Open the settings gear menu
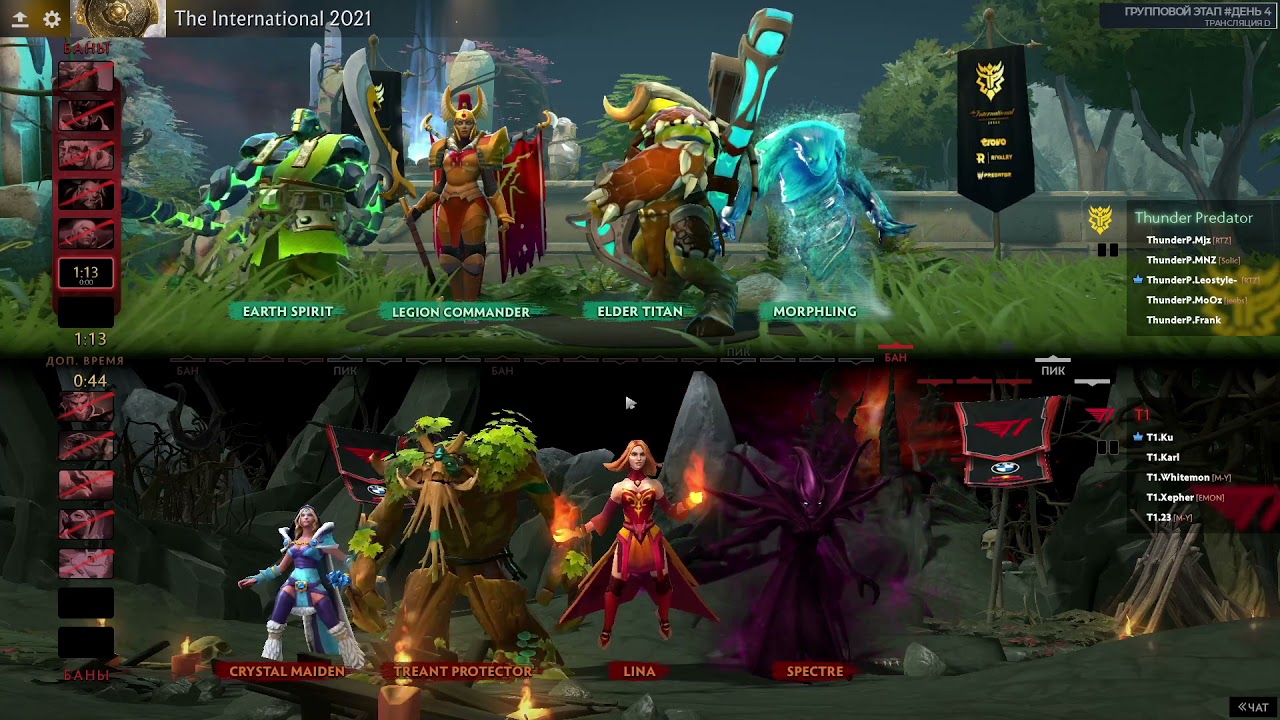This screenshot has height=720, width=1280. (52, 18)
